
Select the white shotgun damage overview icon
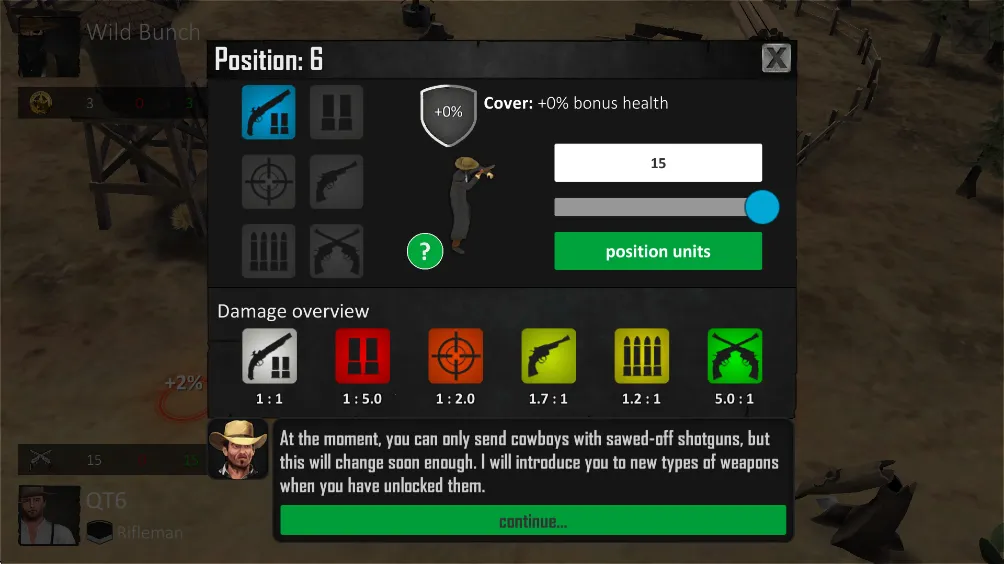coord(270,356)
